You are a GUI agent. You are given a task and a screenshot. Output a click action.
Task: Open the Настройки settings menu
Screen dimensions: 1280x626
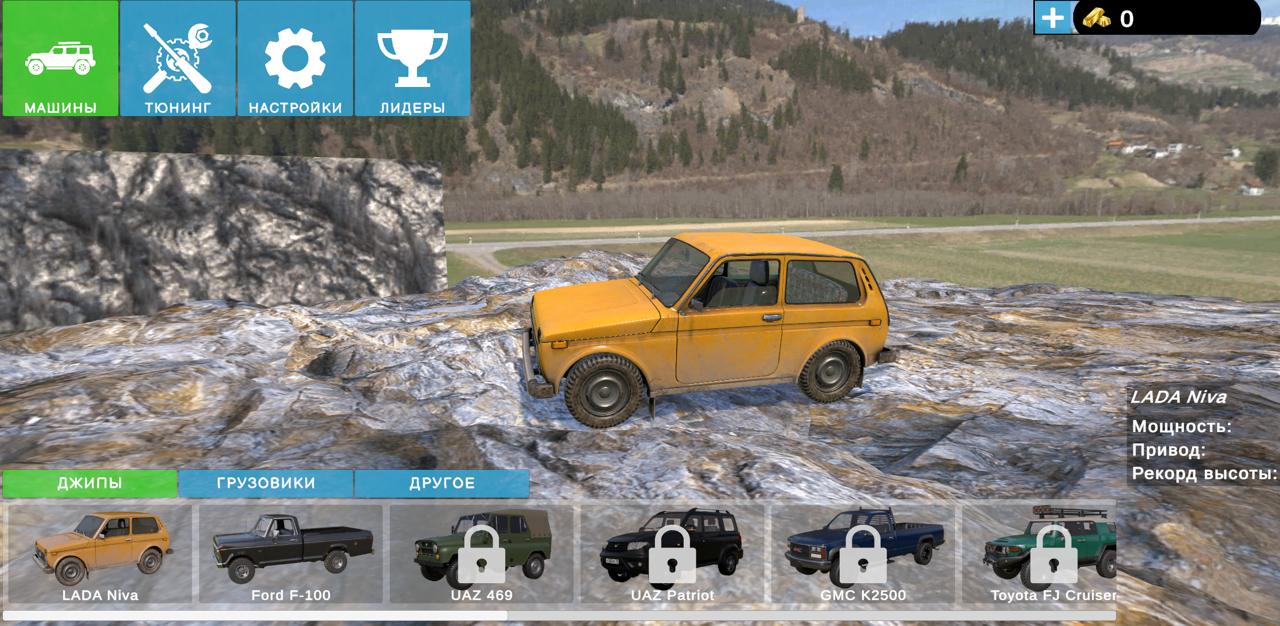tap(295, 59)
